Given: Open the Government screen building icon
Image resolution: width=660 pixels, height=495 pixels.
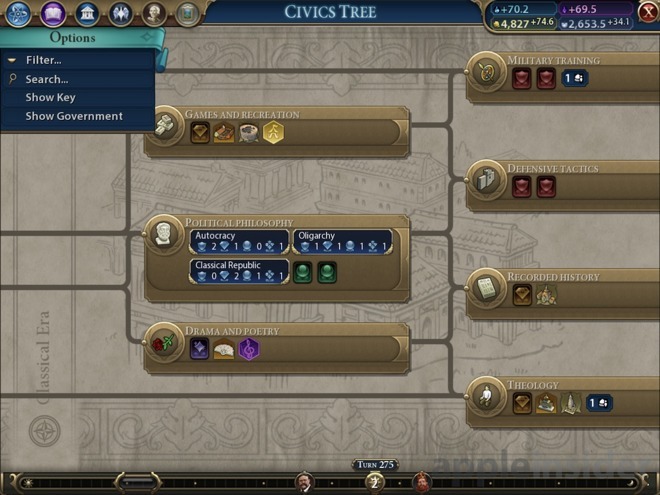Looking at the screenshot, I should [87, 13].
